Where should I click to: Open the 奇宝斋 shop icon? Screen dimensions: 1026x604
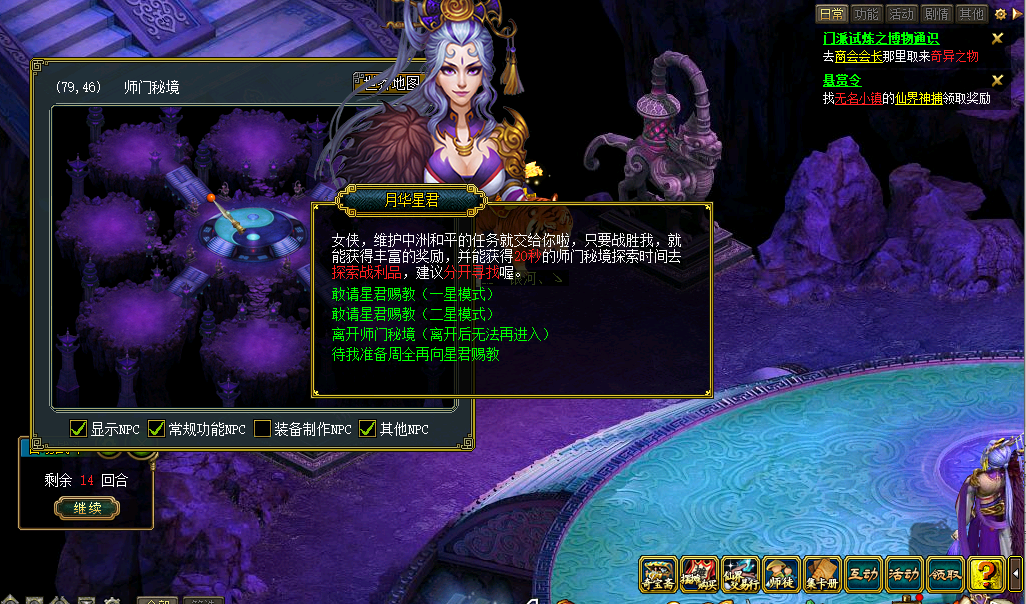(x=659, y=575)
